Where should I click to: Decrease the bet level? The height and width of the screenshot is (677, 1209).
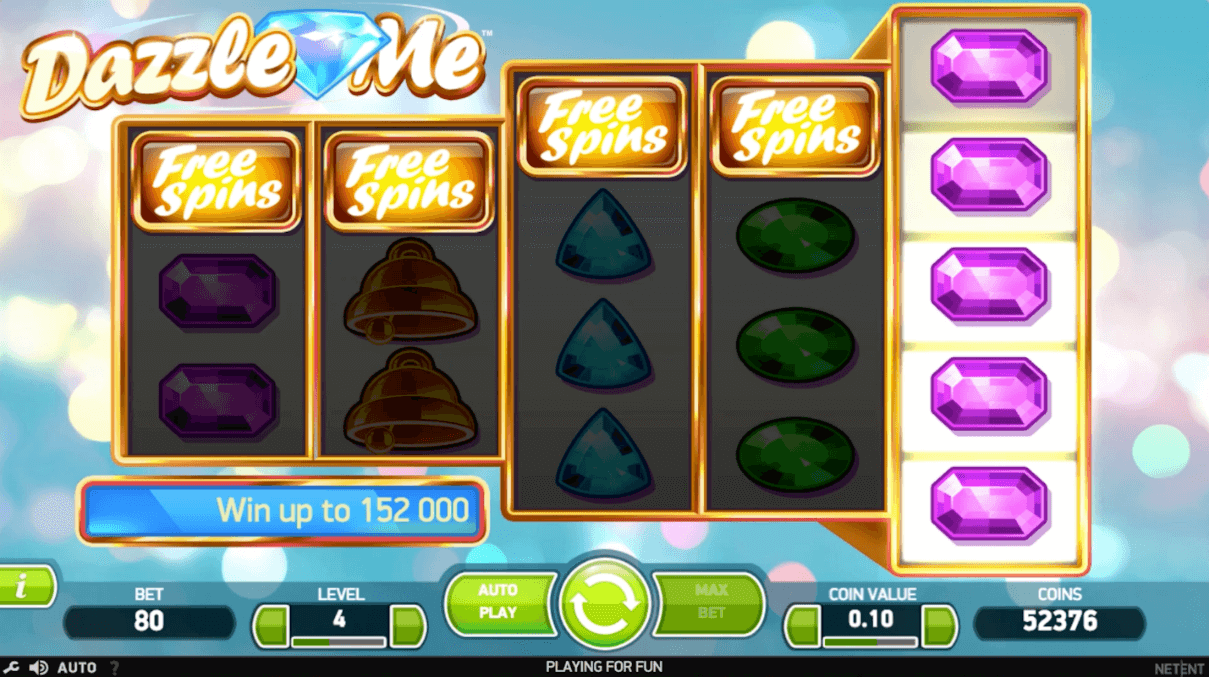pos(270,626)
